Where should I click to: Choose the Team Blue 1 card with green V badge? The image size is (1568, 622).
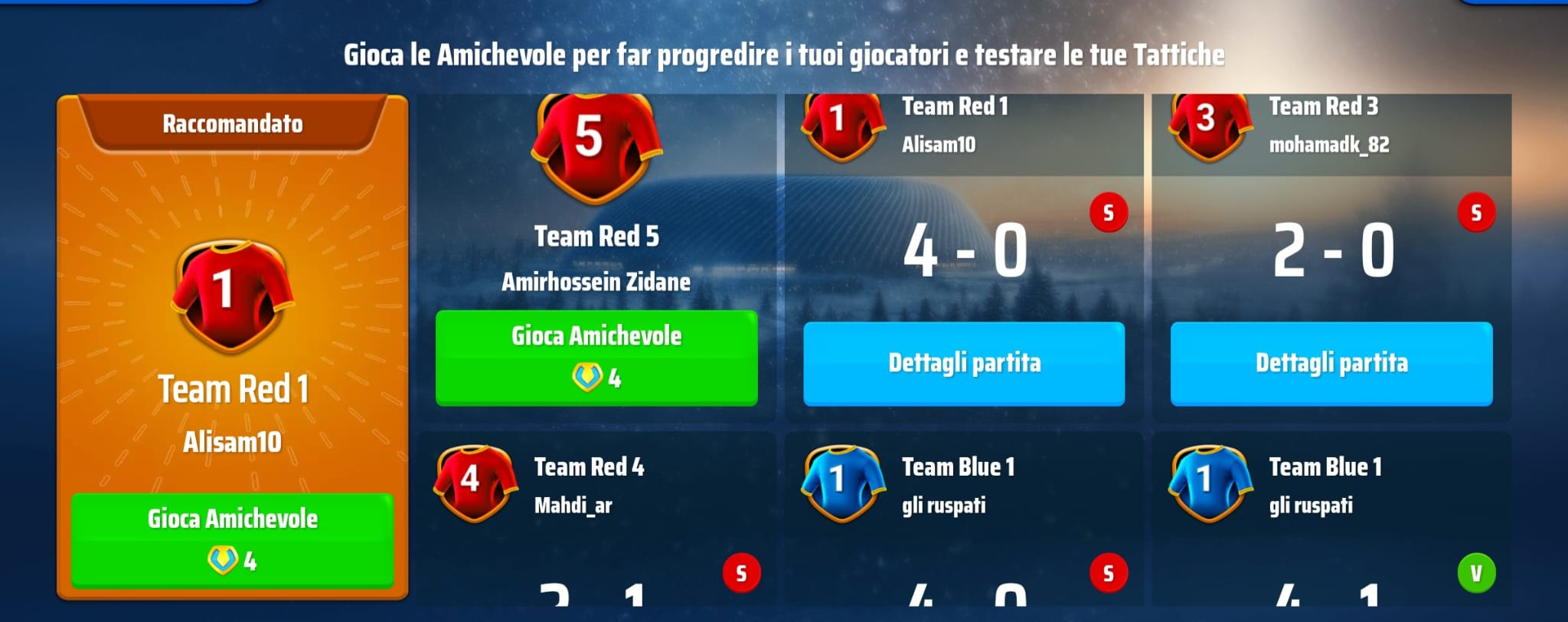pos(1331,521)
